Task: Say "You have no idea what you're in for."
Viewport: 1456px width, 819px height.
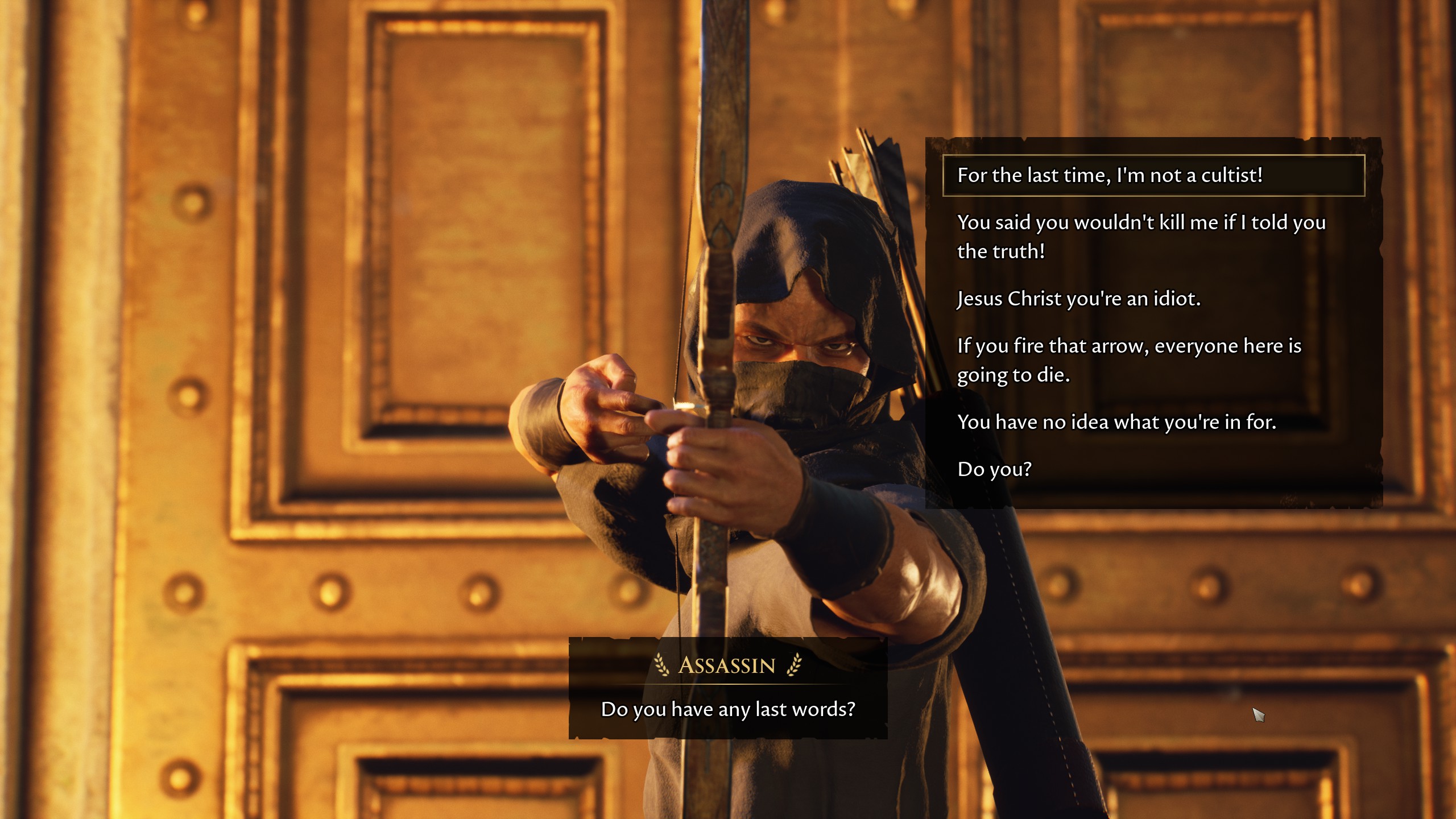Action: point(1116,422)
